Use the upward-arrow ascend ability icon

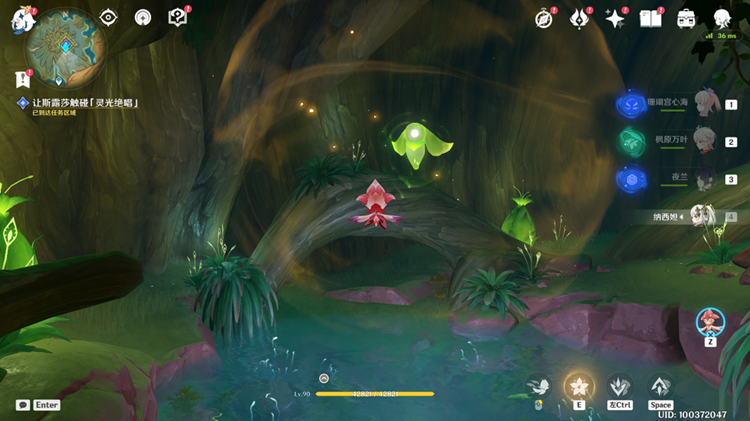point(660,386)
